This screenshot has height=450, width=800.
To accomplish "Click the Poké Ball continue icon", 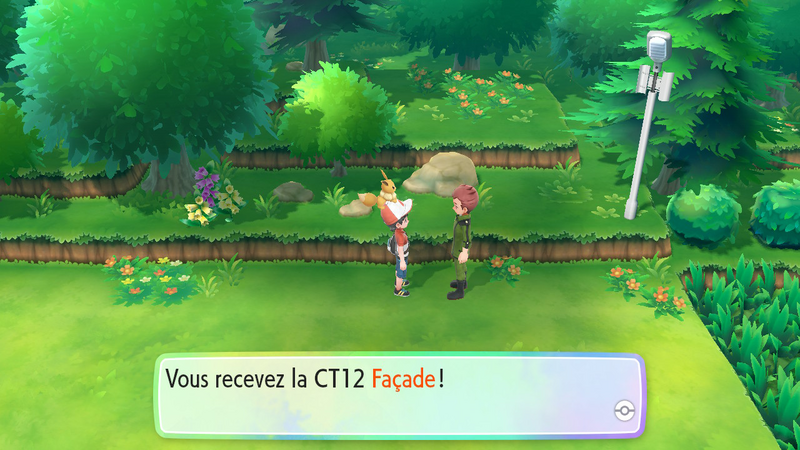I will (x=624, y=412).
